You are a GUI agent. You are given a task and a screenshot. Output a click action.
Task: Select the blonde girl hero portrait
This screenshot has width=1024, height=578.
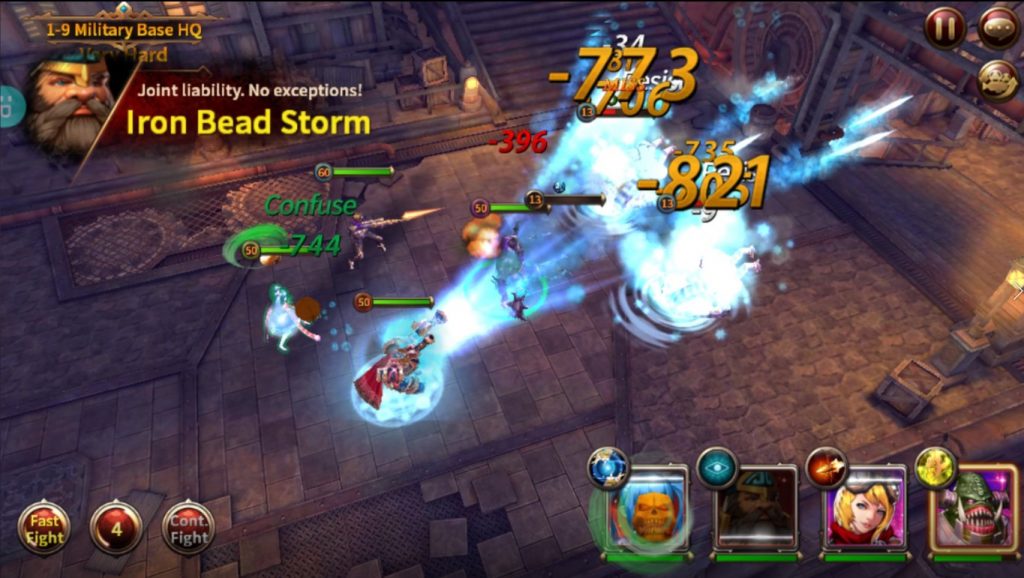click(x=865, y=510)
